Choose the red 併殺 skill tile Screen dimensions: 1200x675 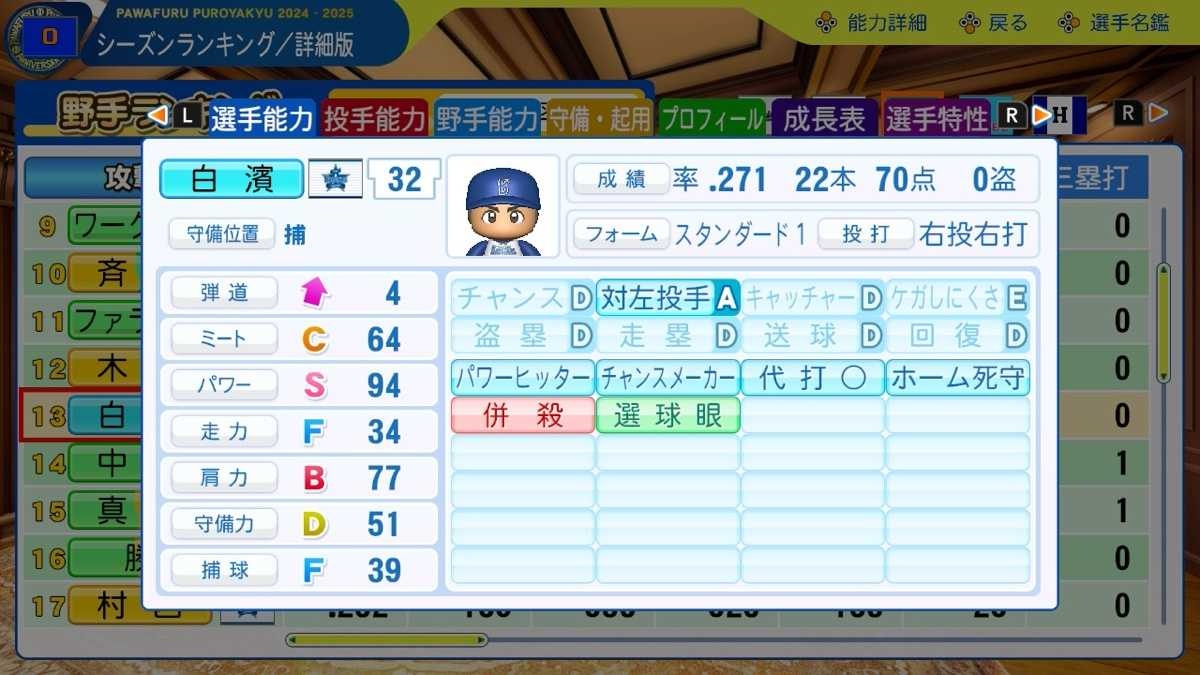coord(522,415)
